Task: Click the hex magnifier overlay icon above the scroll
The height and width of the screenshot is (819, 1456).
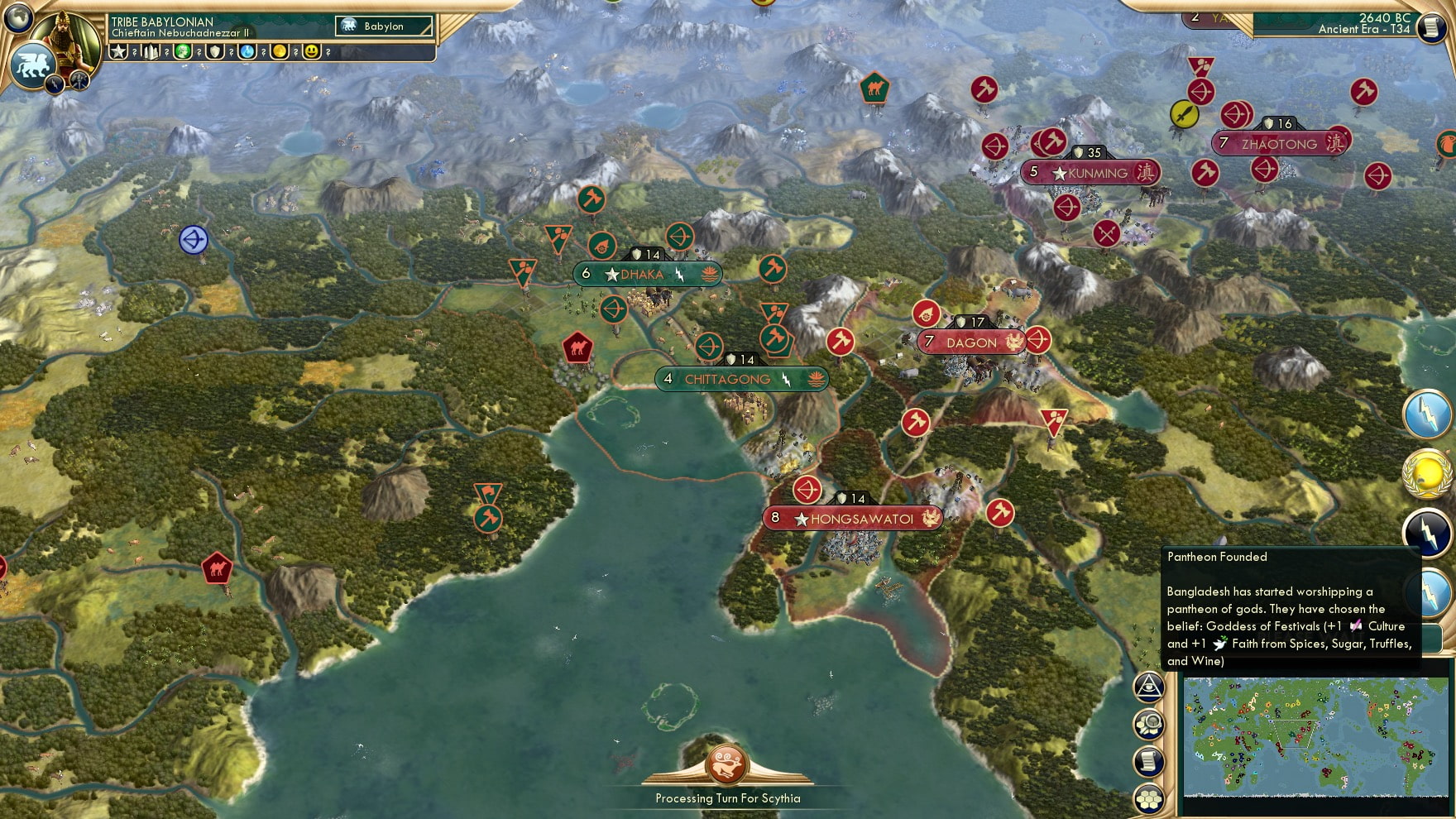Action: (1148, 722)
